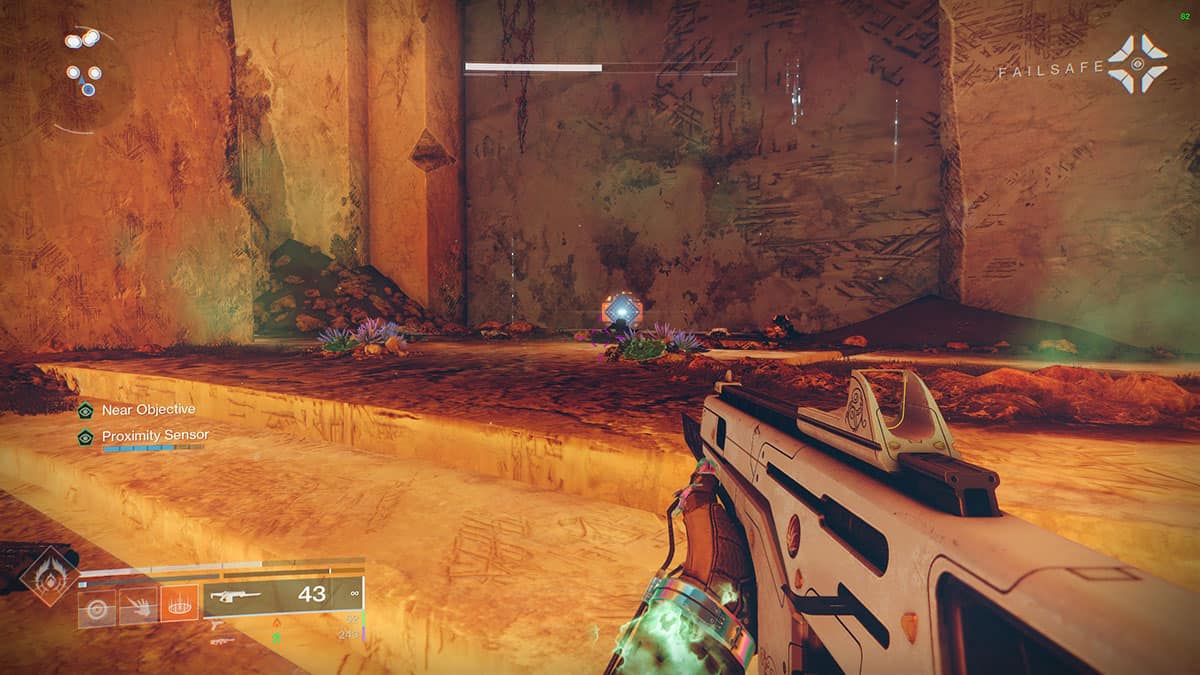Activate the diamond Super ability emblem

[x=48, y=578]
